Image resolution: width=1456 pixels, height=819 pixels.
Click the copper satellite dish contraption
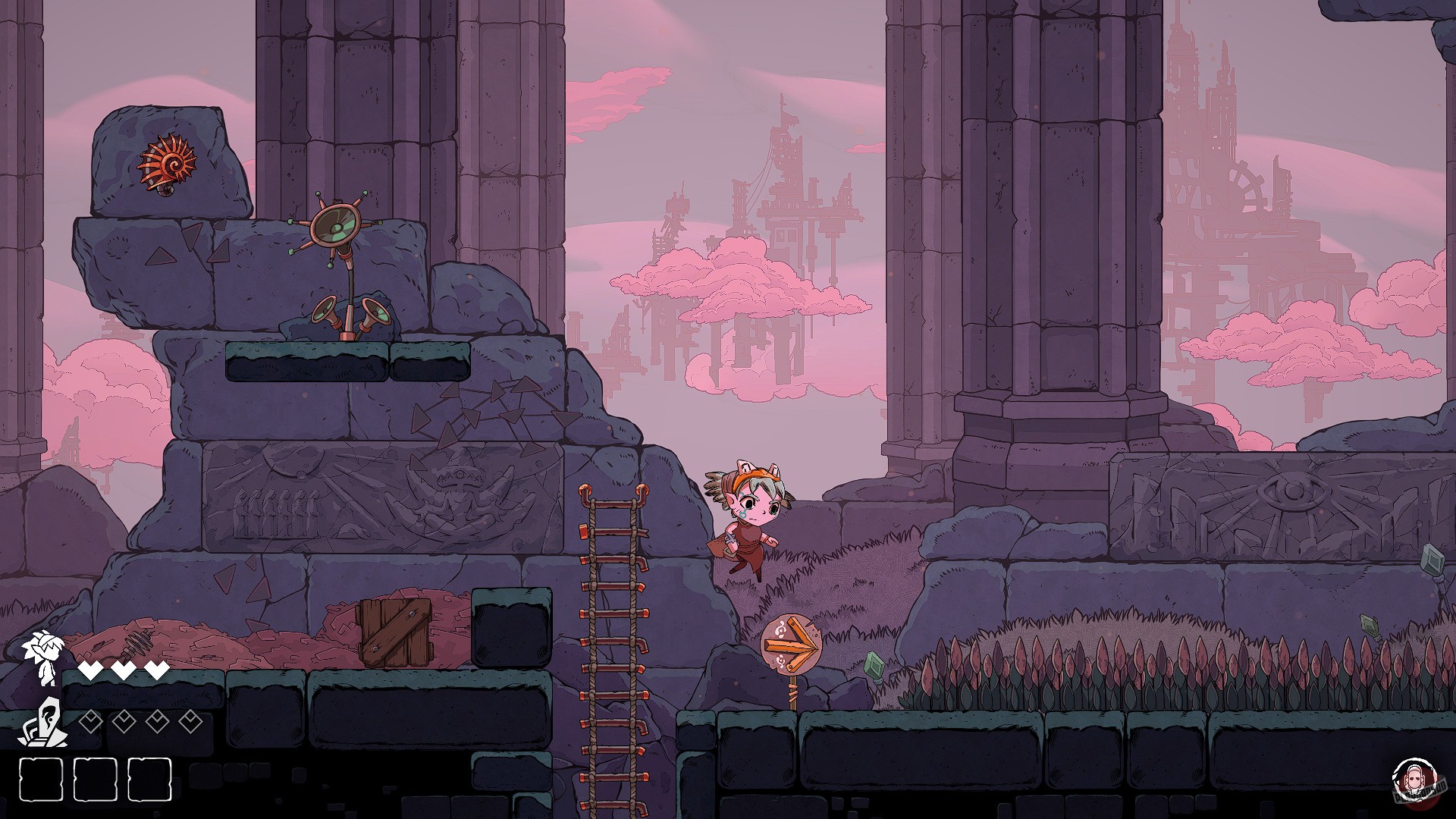[336, 227]
